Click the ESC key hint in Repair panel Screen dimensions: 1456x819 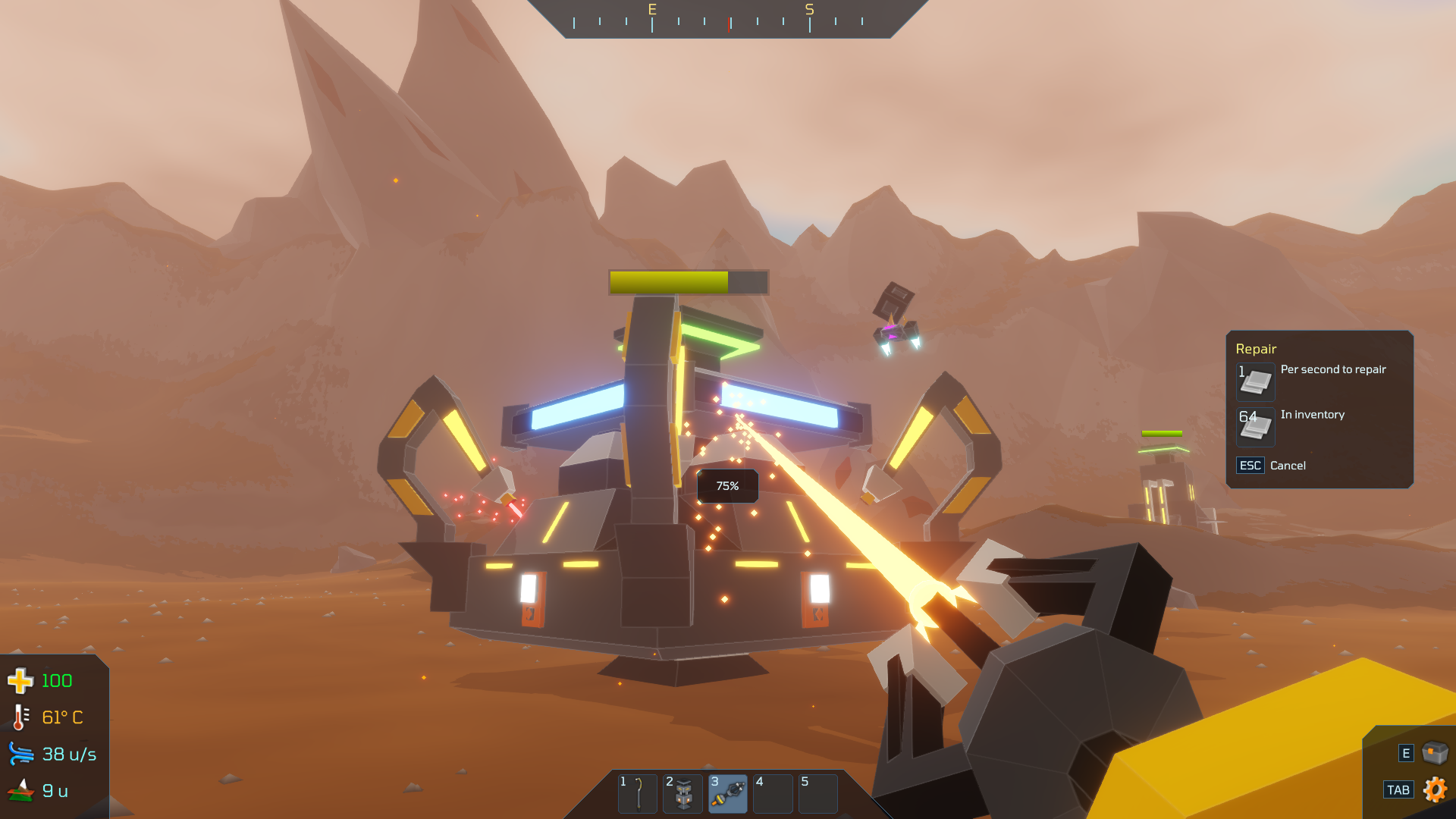click(x=1250, y=466)
